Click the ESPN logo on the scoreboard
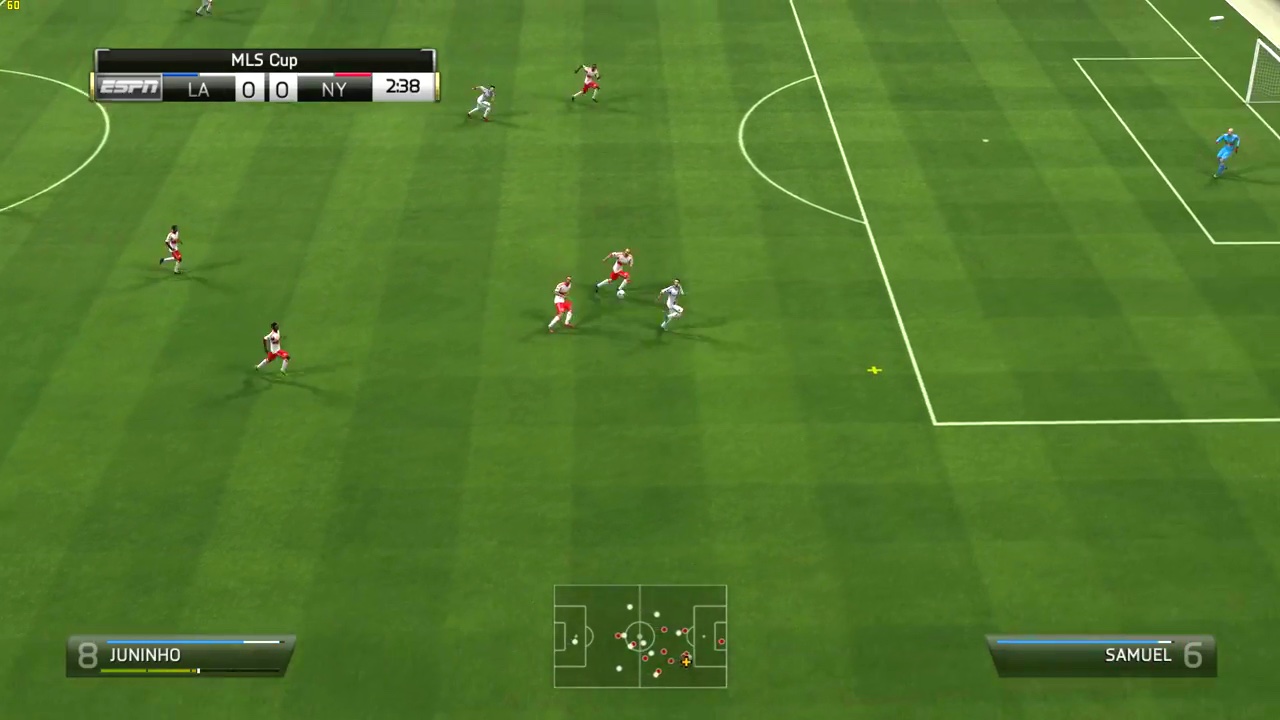Screen dimensions: 1280x720 pos(130,88)
